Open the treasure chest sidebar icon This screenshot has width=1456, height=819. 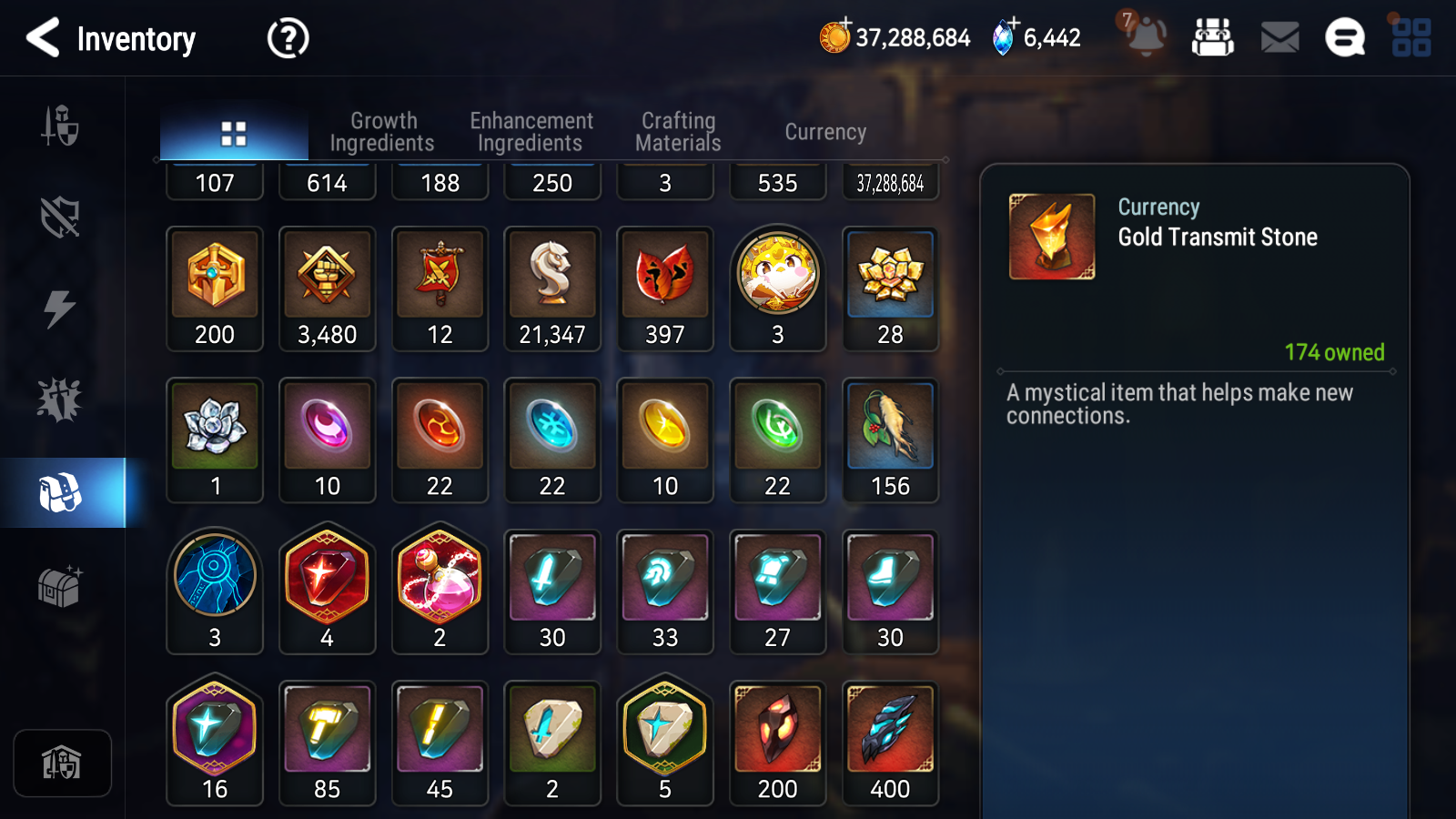(60, 587)
